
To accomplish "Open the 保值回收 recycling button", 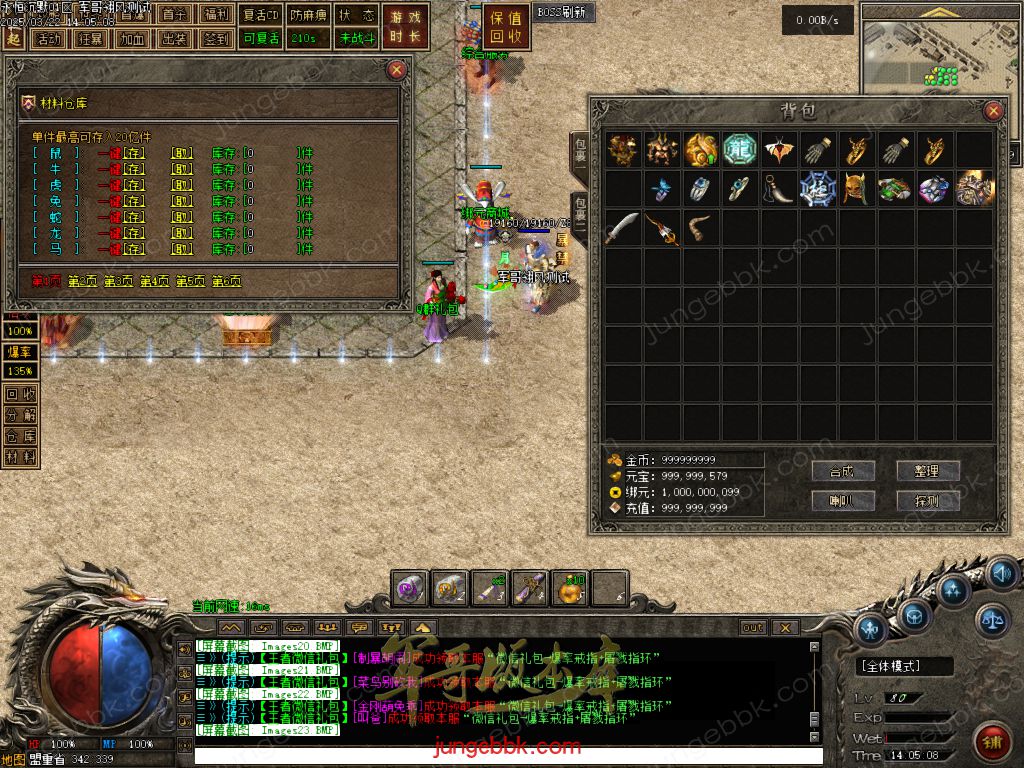I will pyautogui.click(x=507, y=27).
